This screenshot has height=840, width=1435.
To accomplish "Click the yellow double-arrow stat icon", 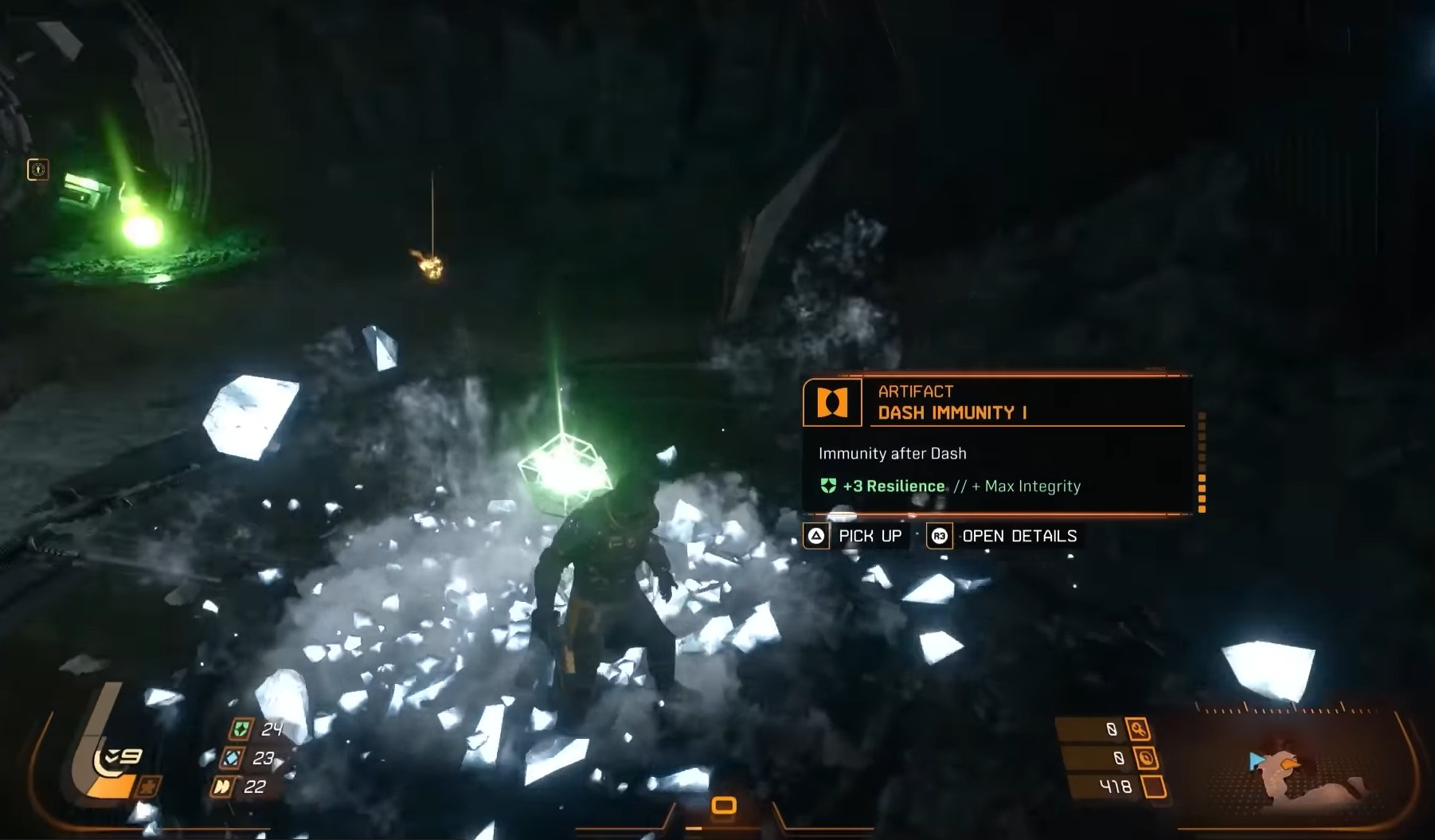I will click(x=222, y=787).
